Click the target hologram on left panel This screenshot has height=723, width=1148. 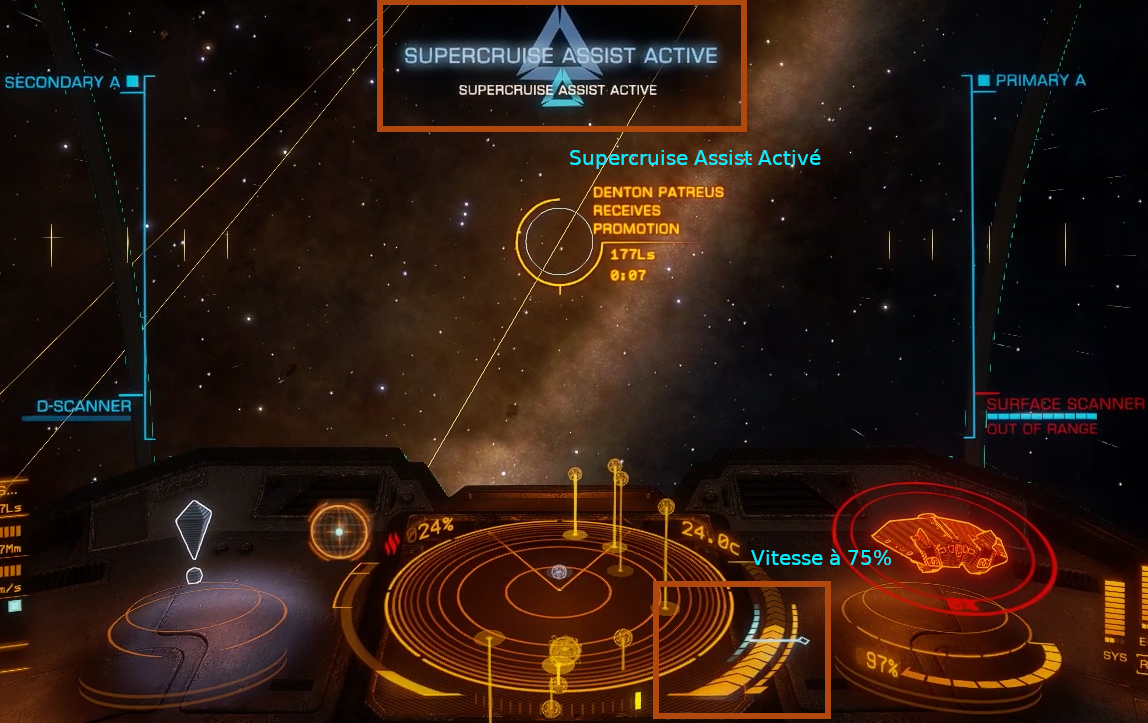click(193, 532)
